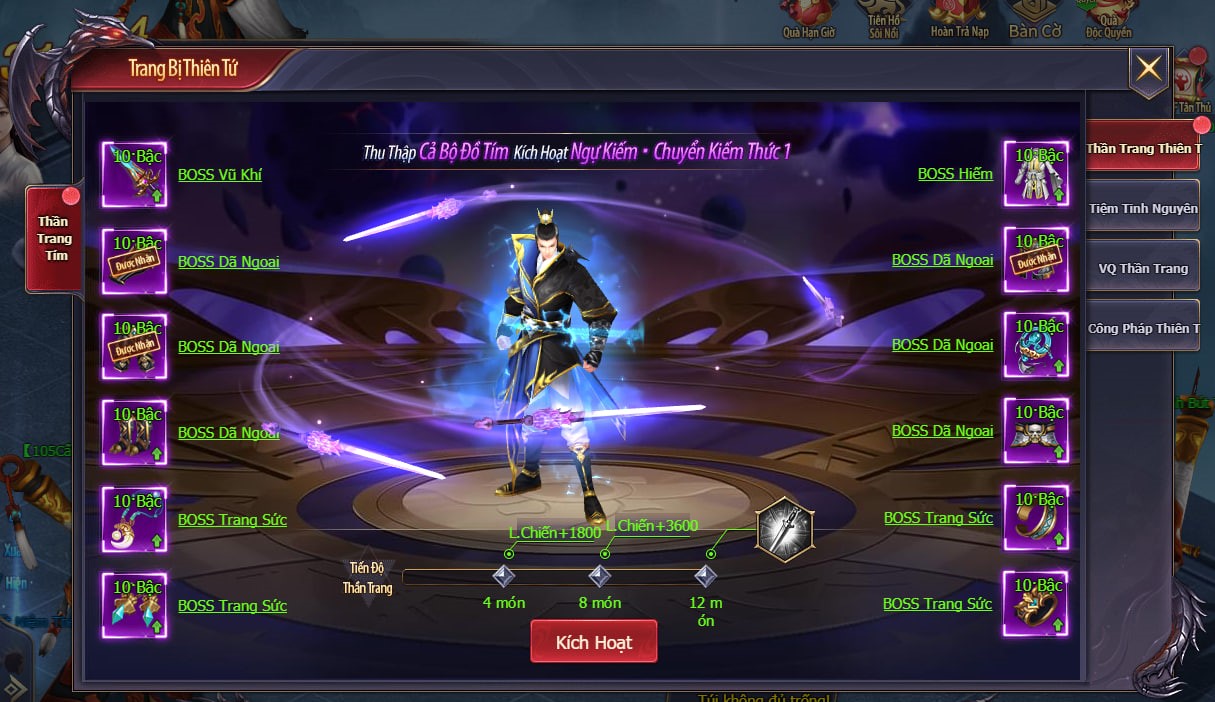Open the Quà Hạn Giờ icon
Viewport: 1215px width, 702px height.
pos(808,18)
